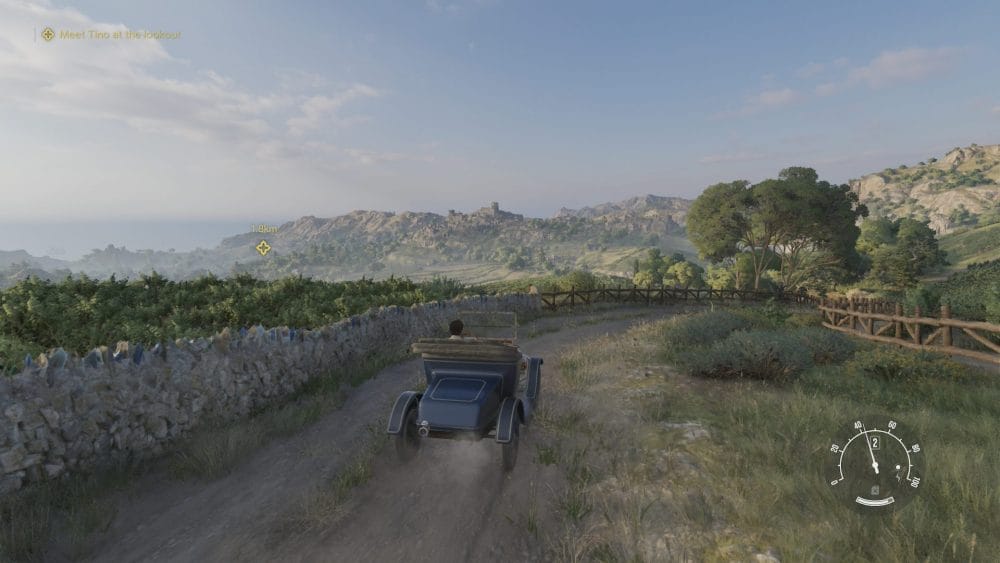The height and width of the screenshot is (563, 1000).
Task: Click the gold waypoint marker on the horizon
Action: coord(263,247)
